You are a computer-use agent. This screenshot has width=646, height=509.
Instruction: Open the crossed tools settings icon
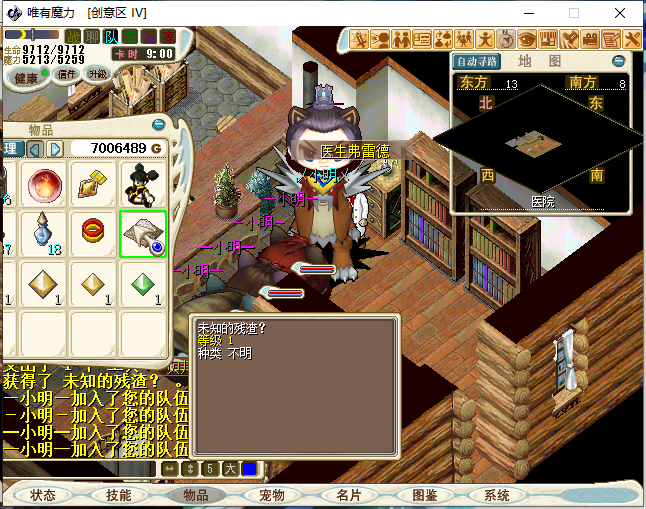pos(632,39)
